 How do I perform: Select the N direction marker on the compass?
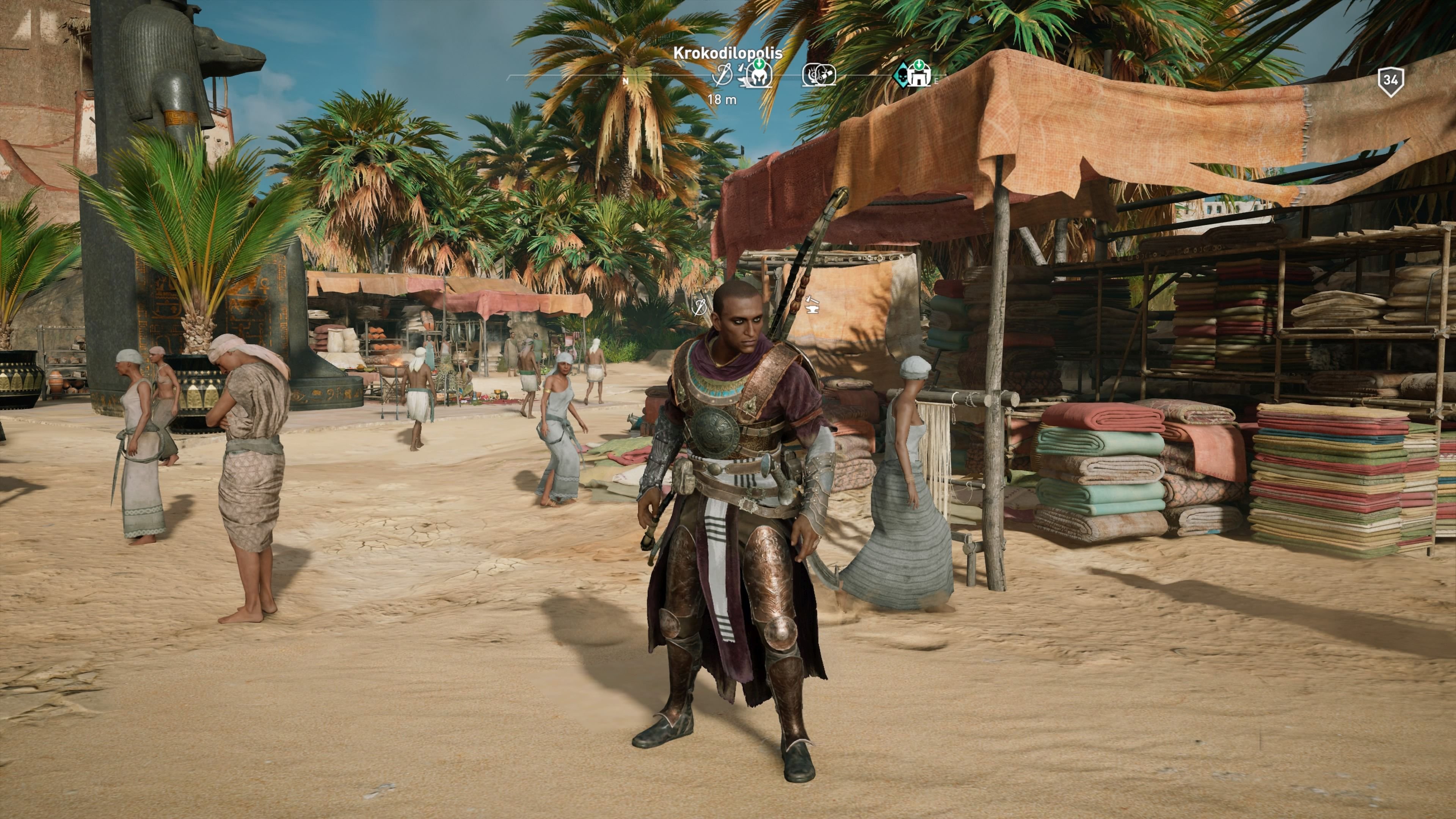pos(626,81)
